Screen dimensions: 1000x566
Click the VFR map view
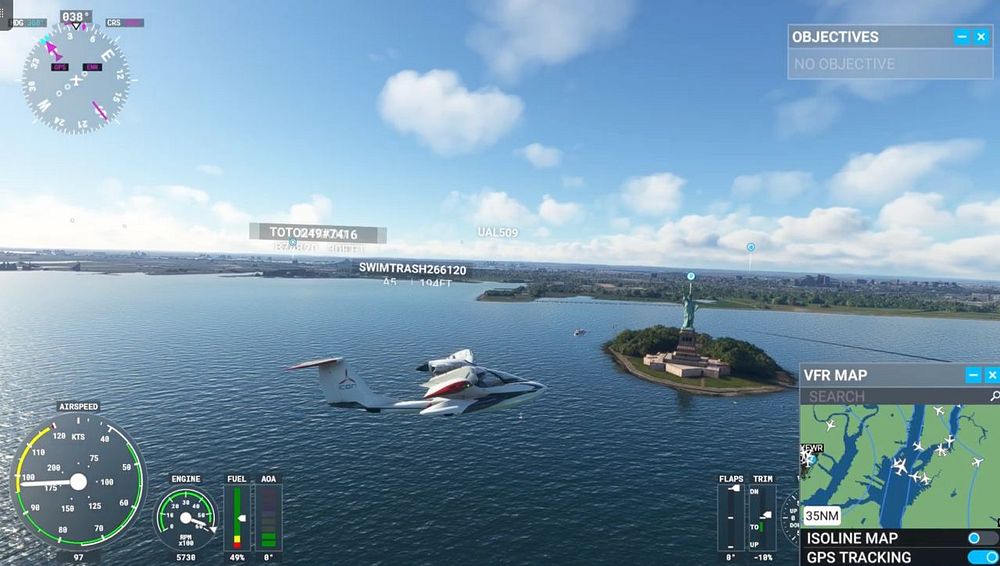[900, 470]
